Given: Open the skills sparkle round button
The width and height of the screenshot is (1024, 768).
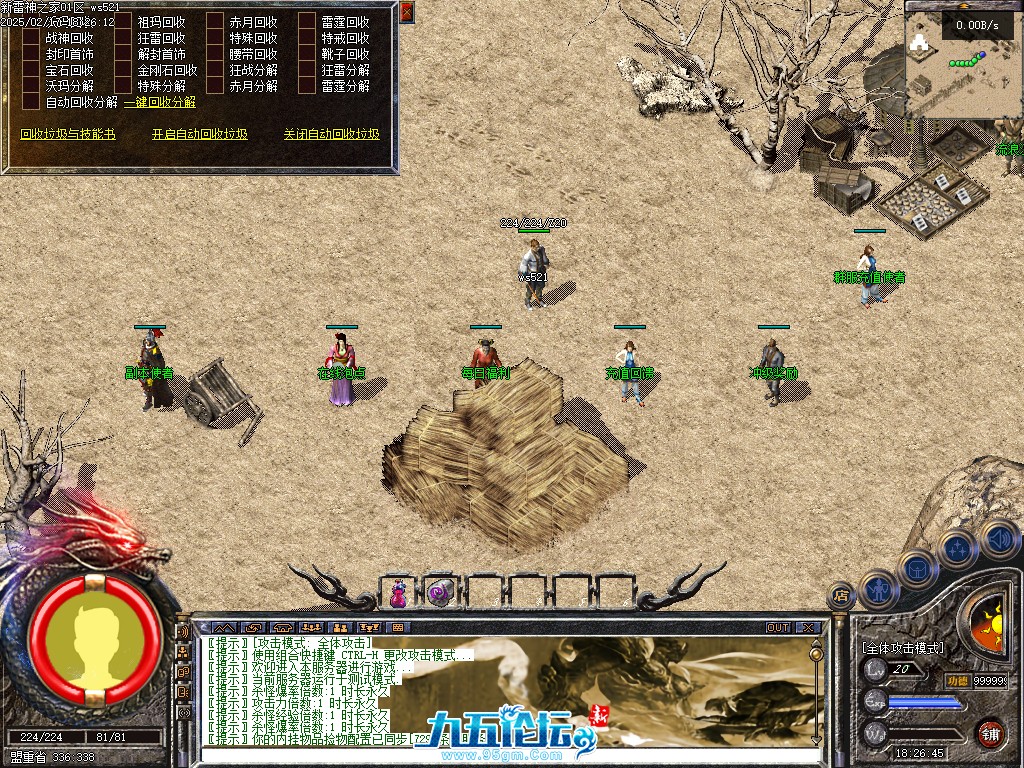Looking at the screenshot, I should pyautogui.click(x=958, y=548).
